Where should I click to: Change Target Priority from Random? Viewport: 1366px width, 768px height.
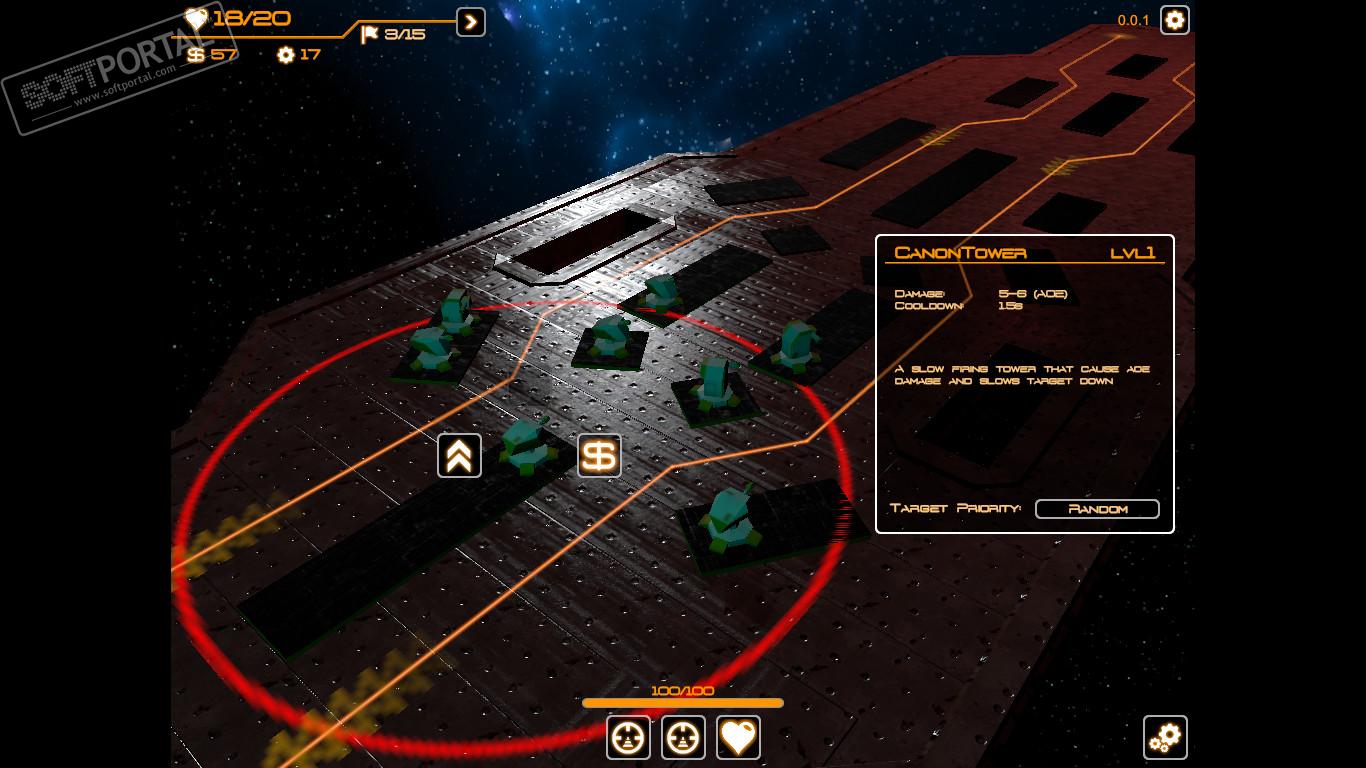[1097, 509]
